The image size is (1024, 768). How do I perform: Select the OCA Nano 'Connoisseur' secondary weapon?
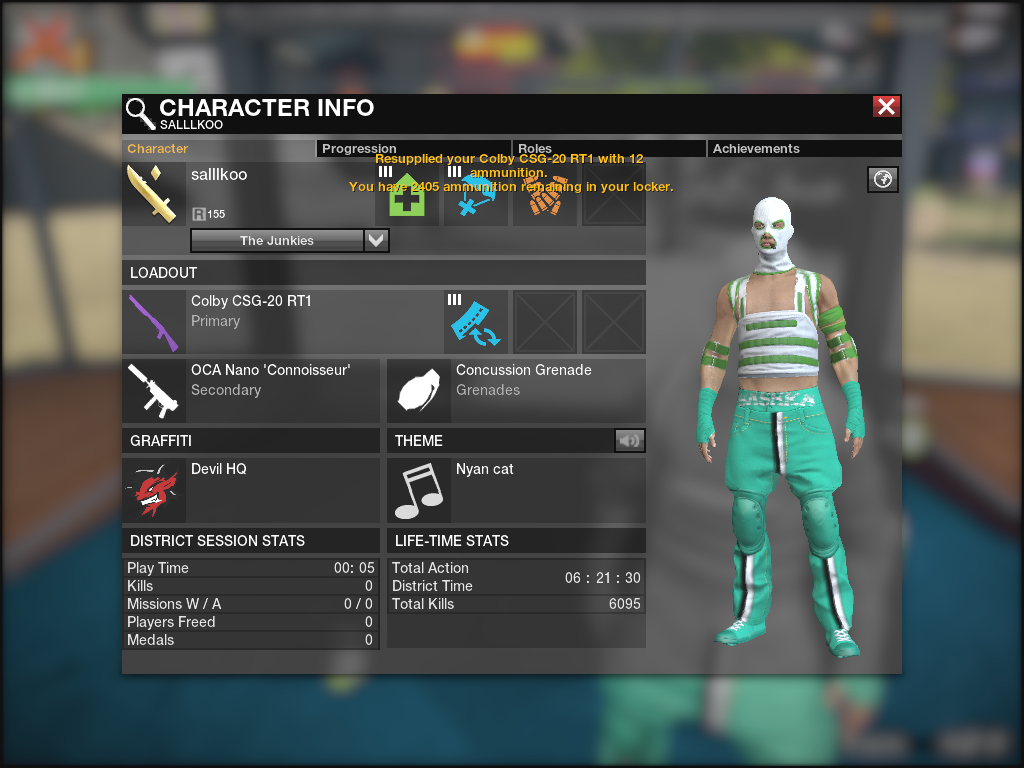pos(250,390)
